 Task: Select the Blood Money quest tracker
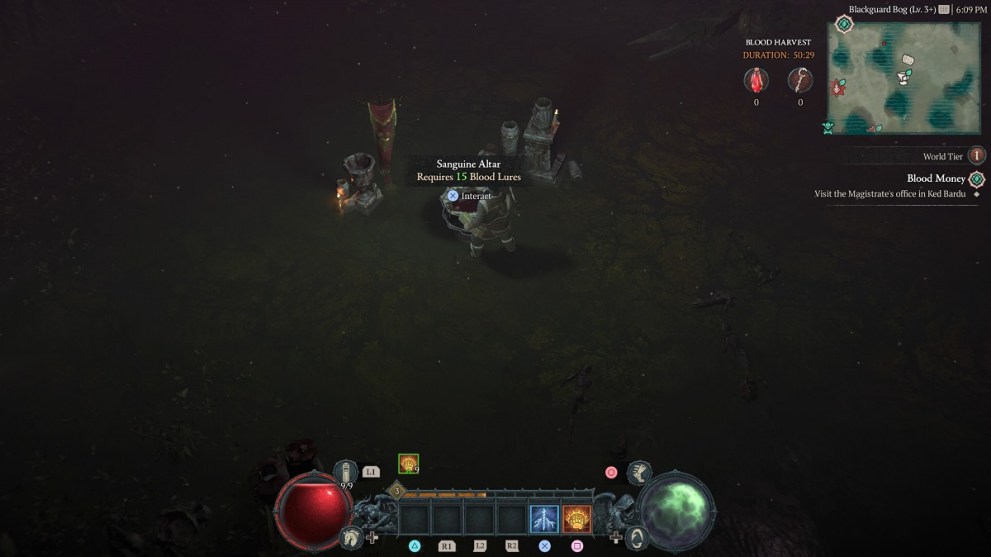(x=936, y=178)
